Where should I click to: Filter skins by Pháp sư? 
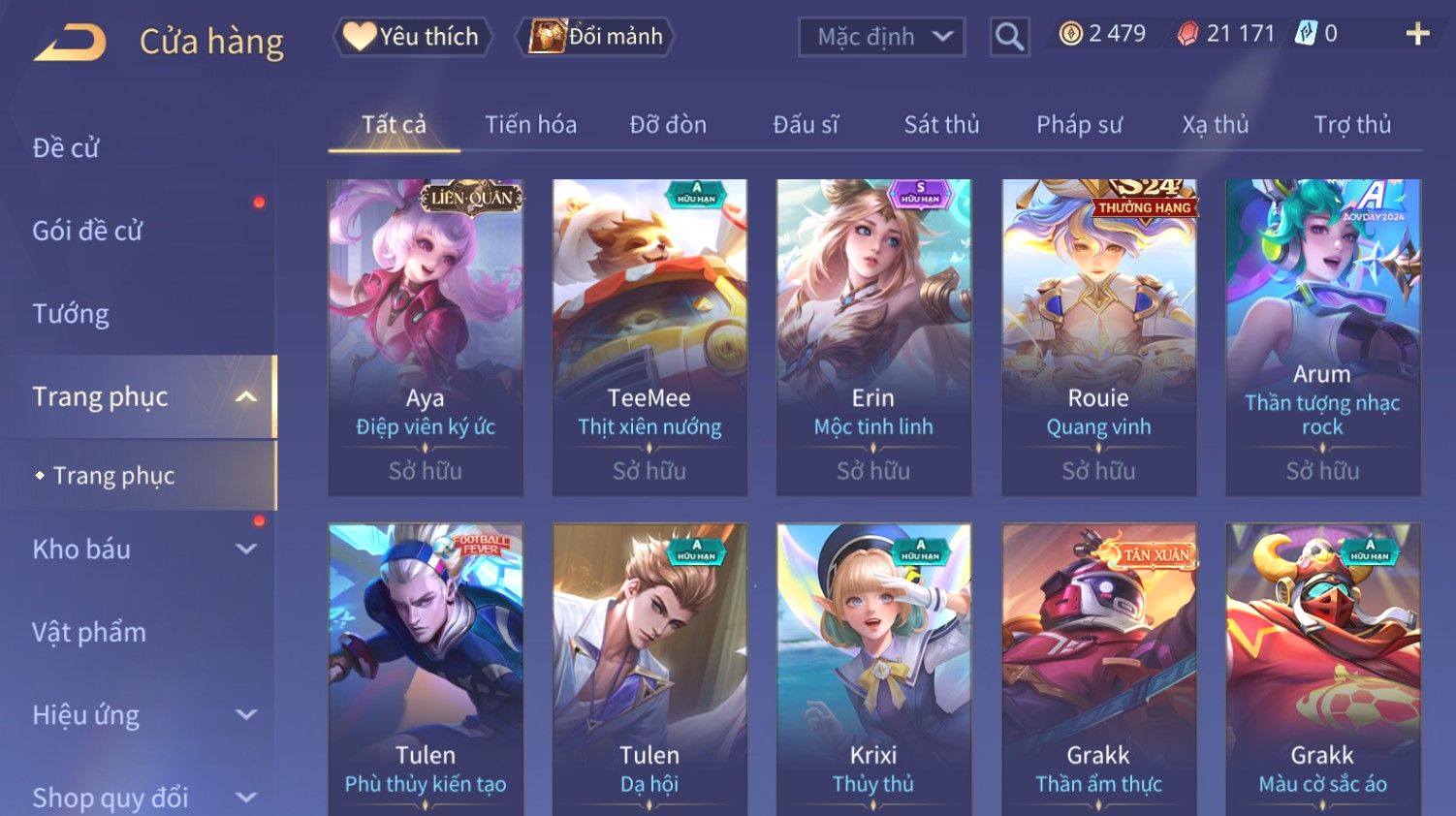(x=1079, y=125)
